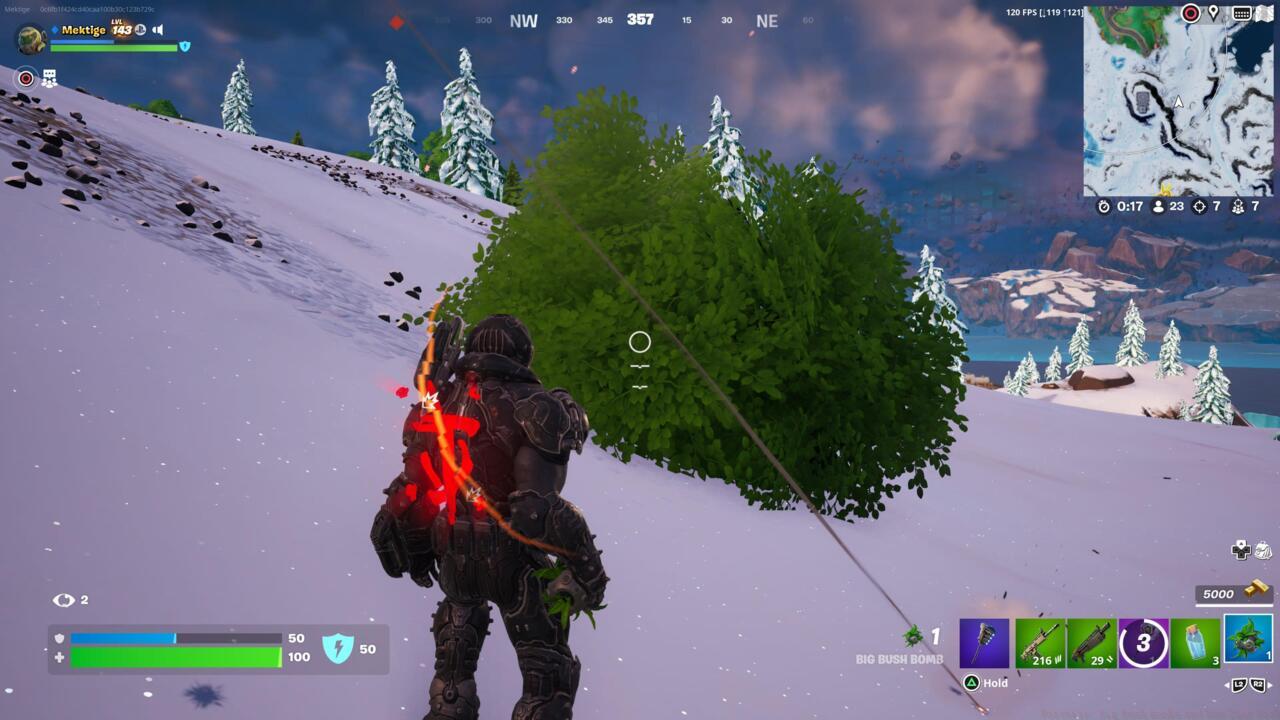Toggle the red replay recording indicator
1280x720 pixels.
point(25,77)
